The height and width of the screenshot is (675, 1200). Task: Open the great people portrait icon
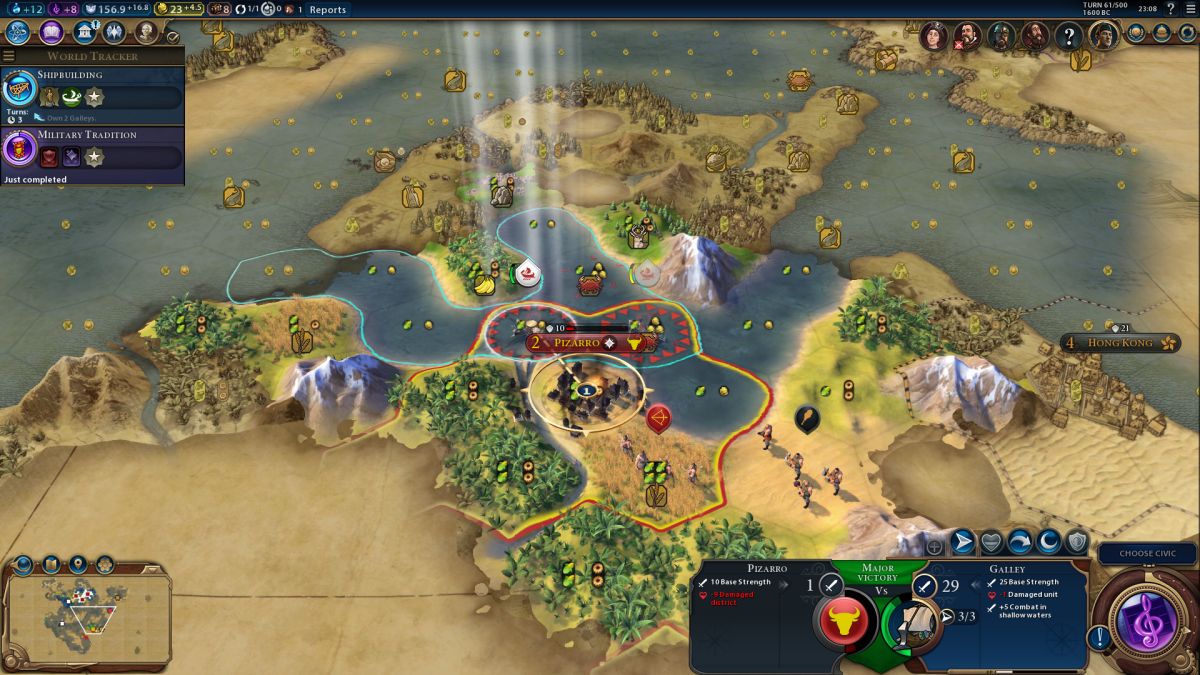(146, 32)
